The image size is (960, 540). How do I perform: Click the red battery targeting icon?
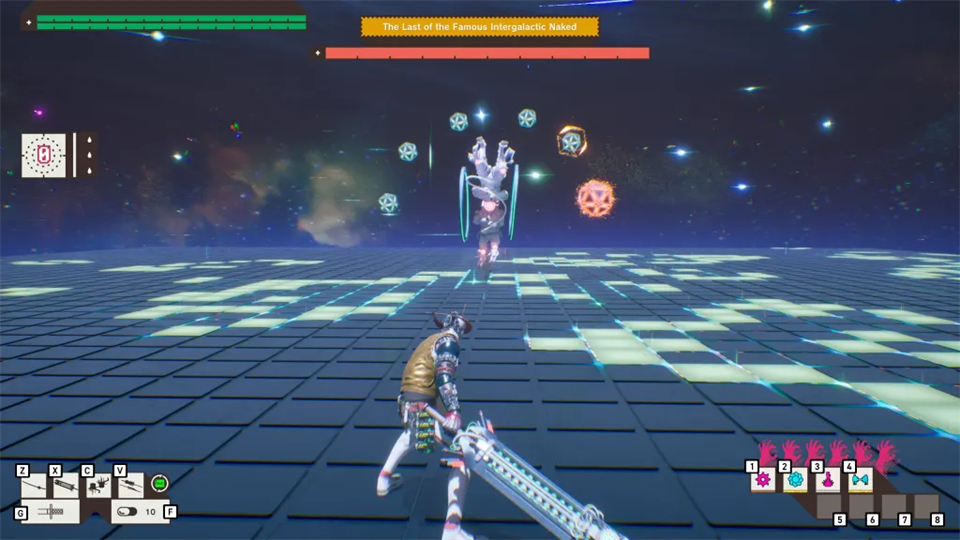(44, 155)
